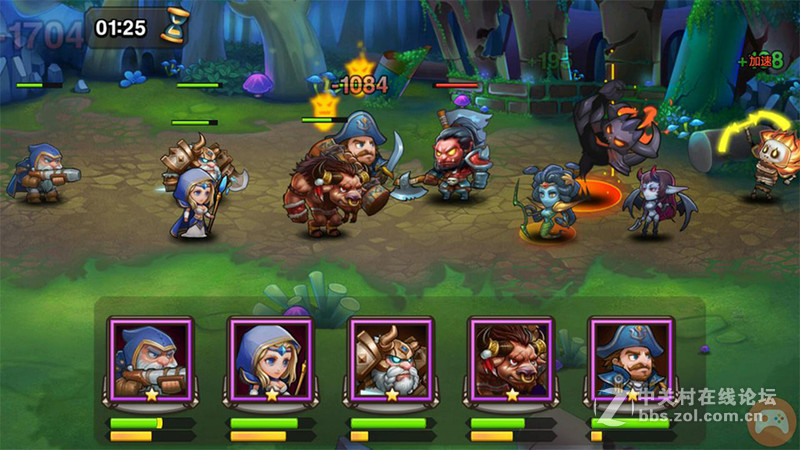This screenshot has width=800, height=450.
Task: Select the hooded dwarf gunner portrait
Action: (151, 359)
